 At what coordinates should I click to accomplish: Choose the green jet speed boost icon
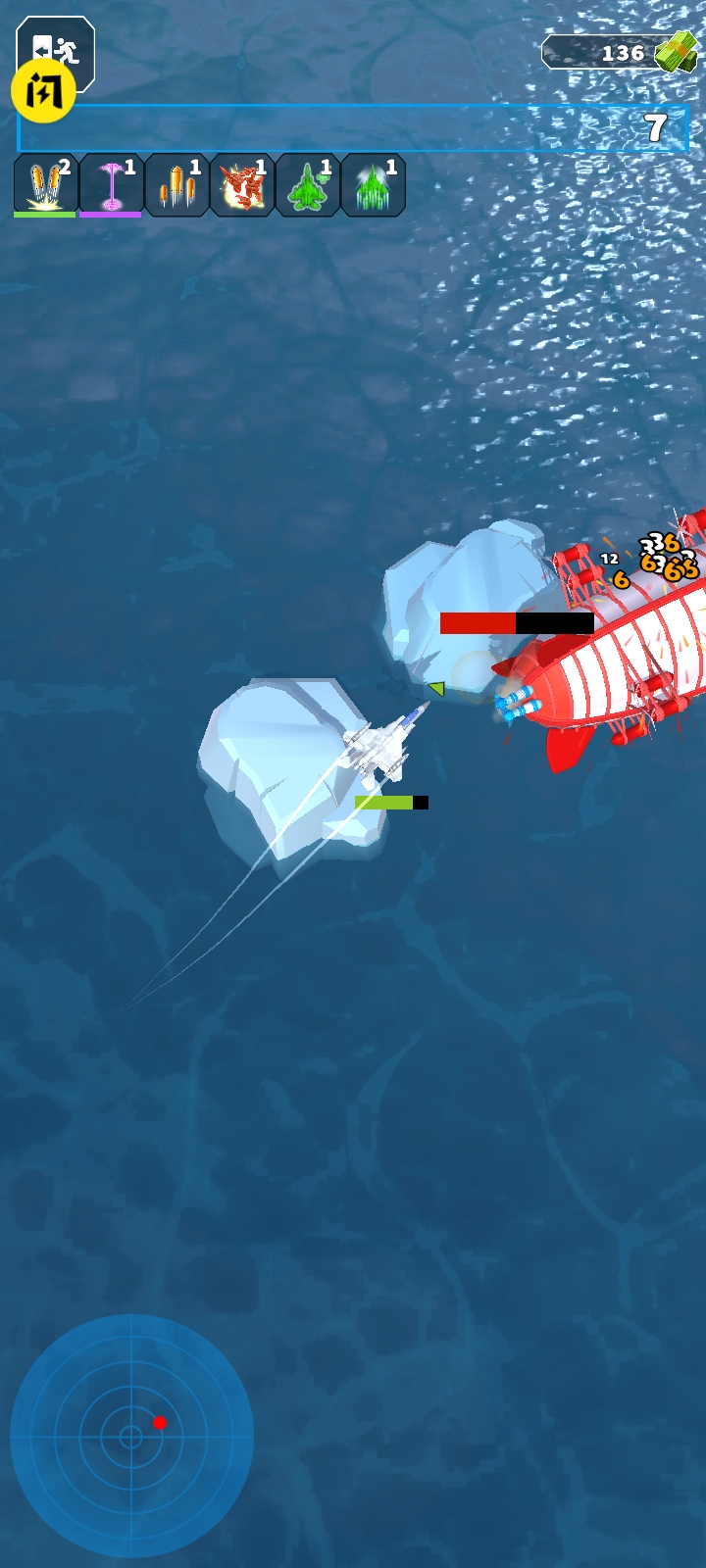point(374,184)
